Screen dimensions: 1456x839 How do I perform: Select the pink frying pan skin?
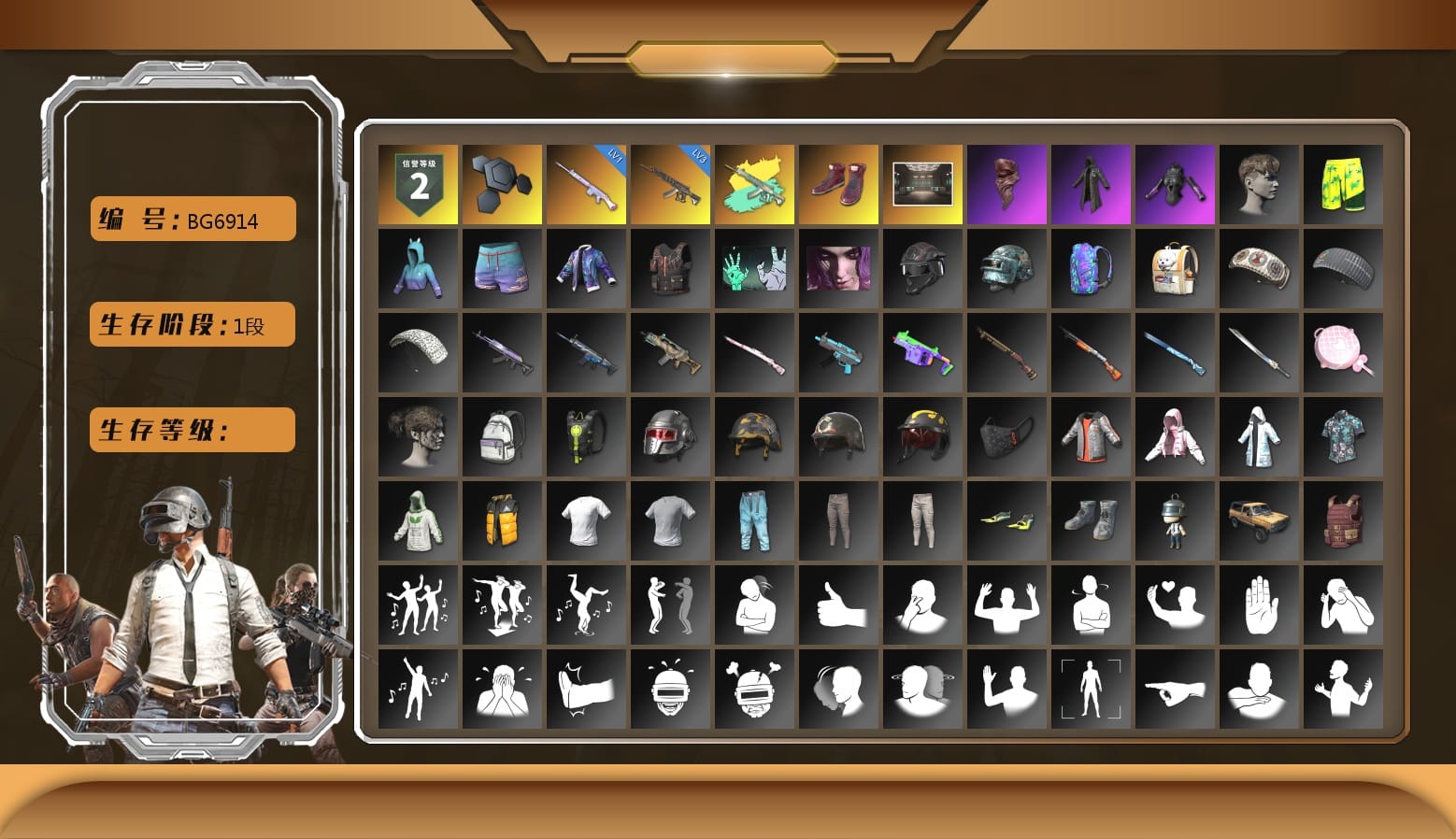[1344, 351]
